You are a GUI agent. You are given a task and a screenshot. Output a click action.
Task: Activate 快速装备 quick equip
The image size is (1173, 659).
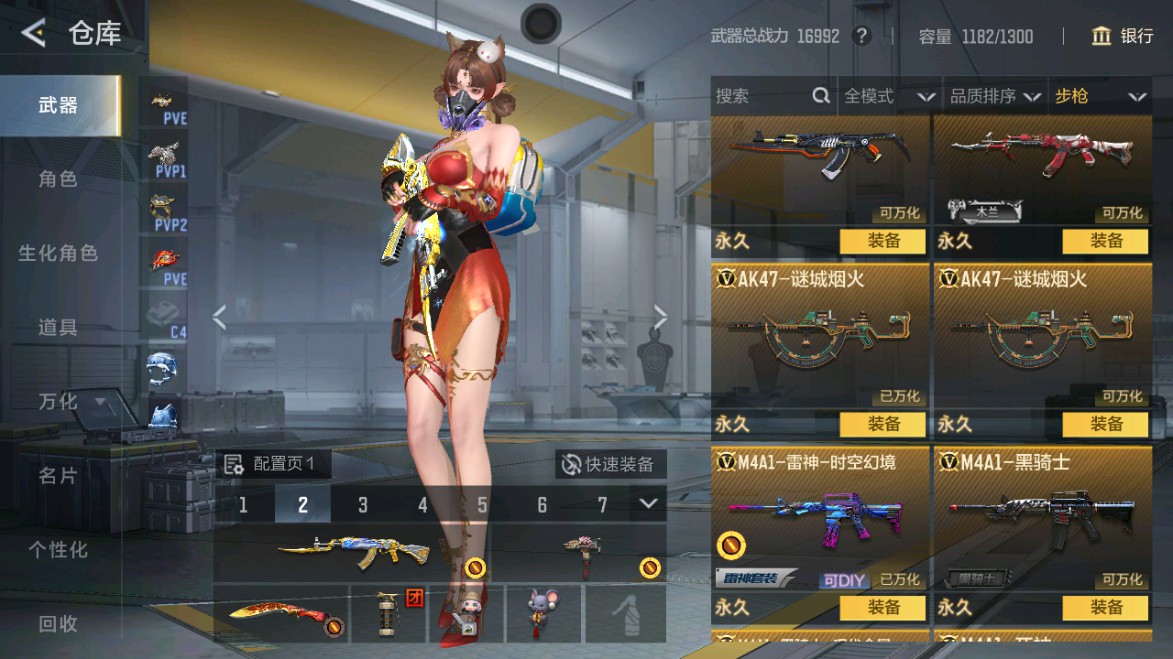[x=610, y=464]
